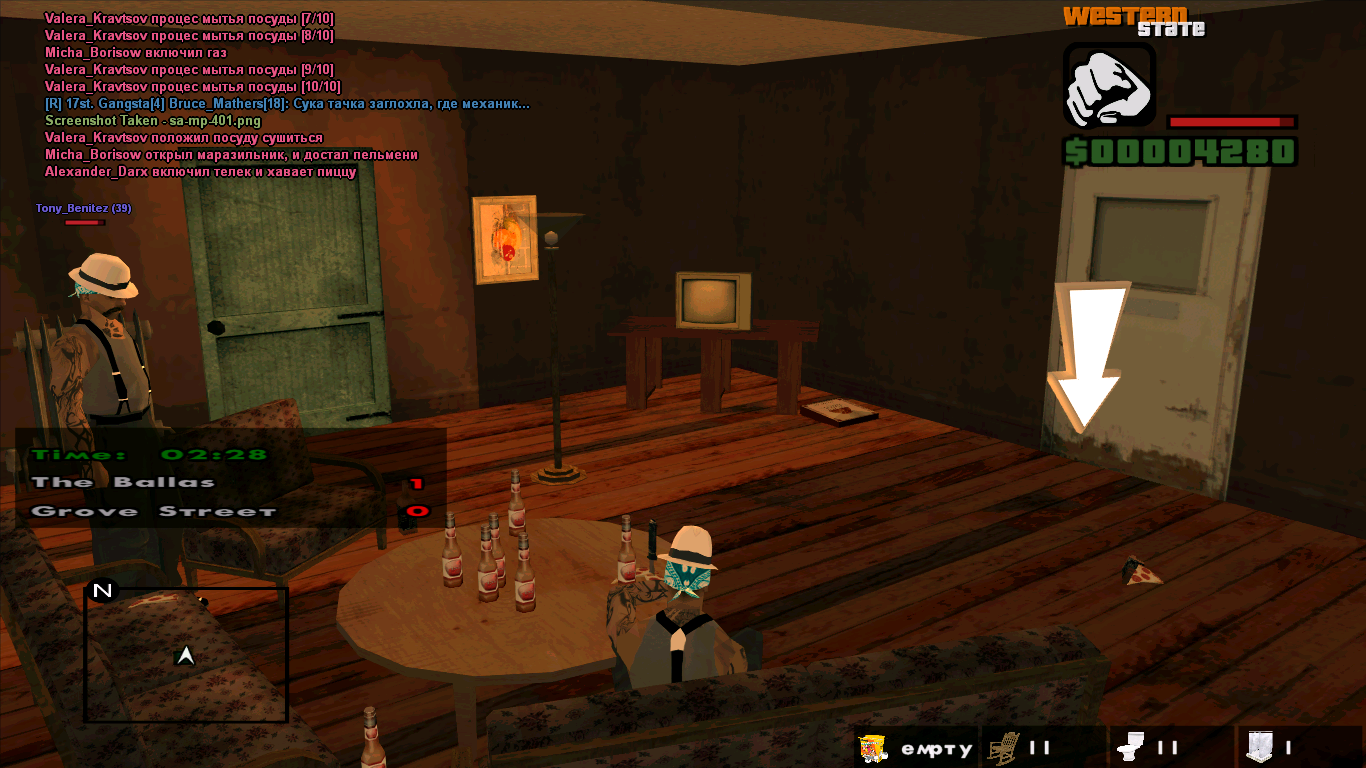Image resolution: width=1366 pixels, height=768 pixels.
Task: Select the shower hygiene icon
Action: [x=1259, y=746]
